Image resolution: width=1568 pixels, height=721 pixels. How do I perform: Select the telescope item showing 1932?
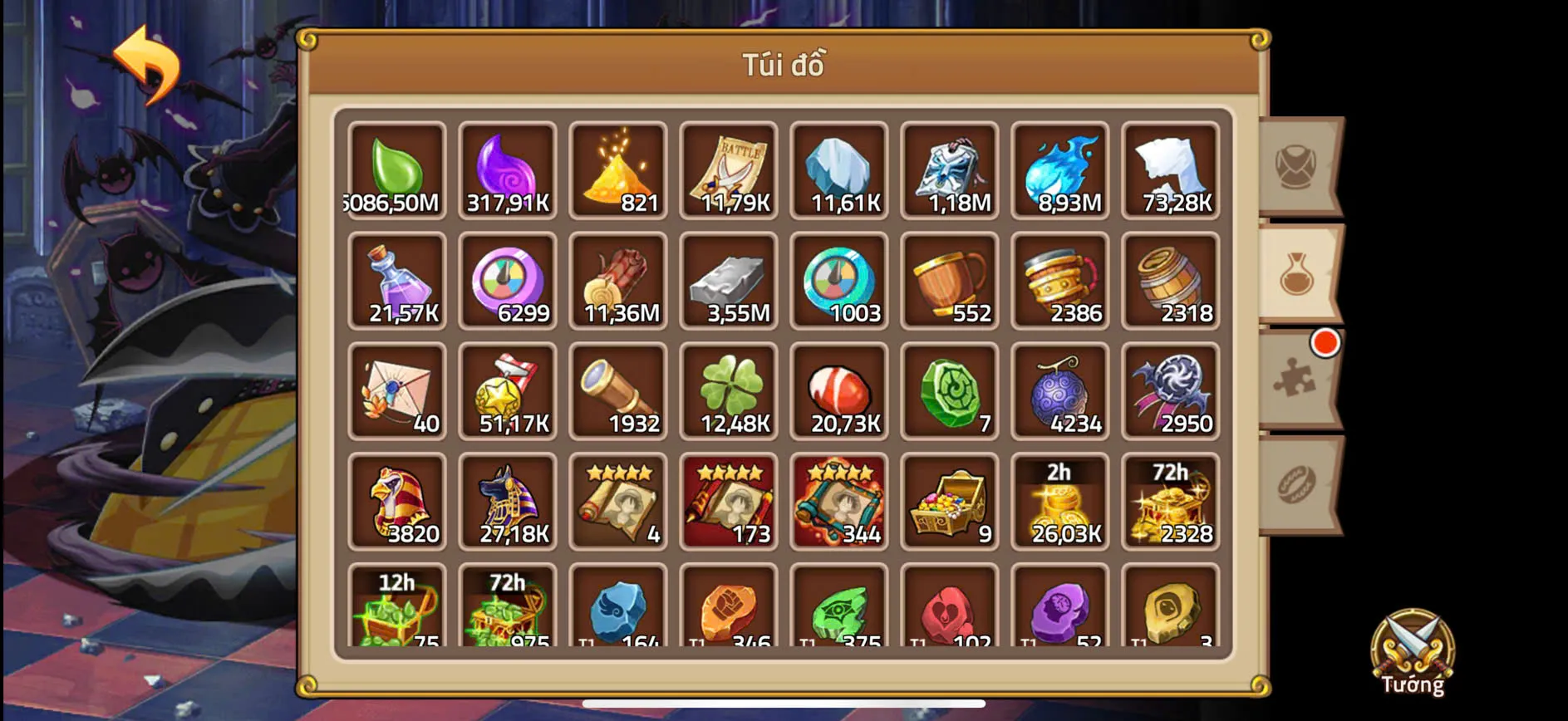click(x=617, y=392)
